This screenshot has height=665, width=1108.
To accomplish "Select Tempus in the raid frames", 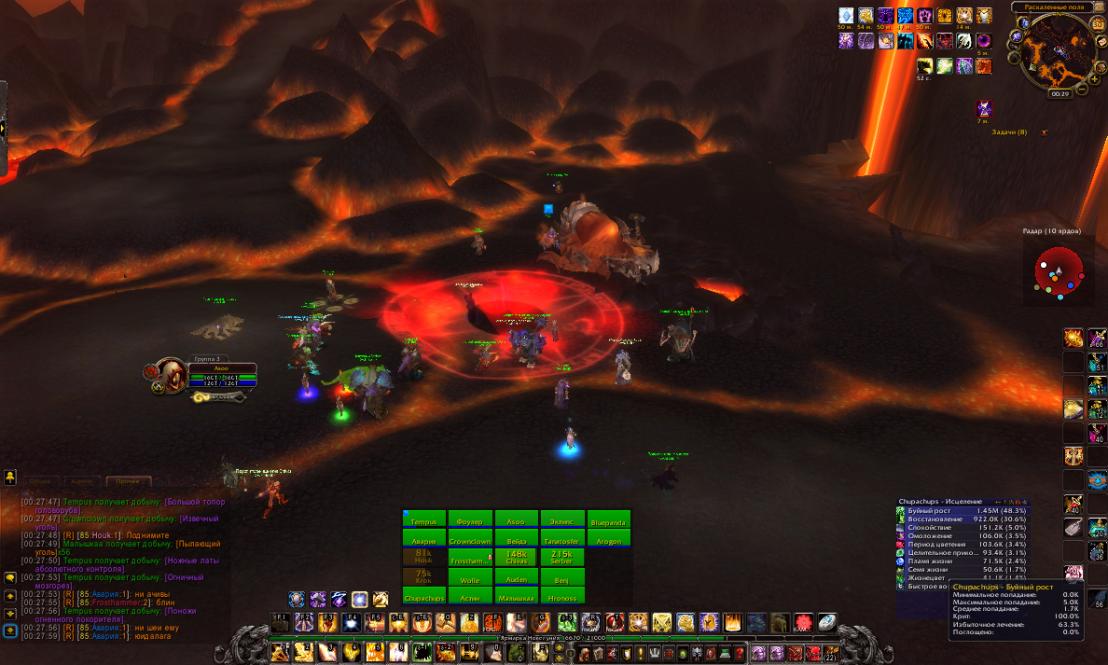I will [424, 520].
